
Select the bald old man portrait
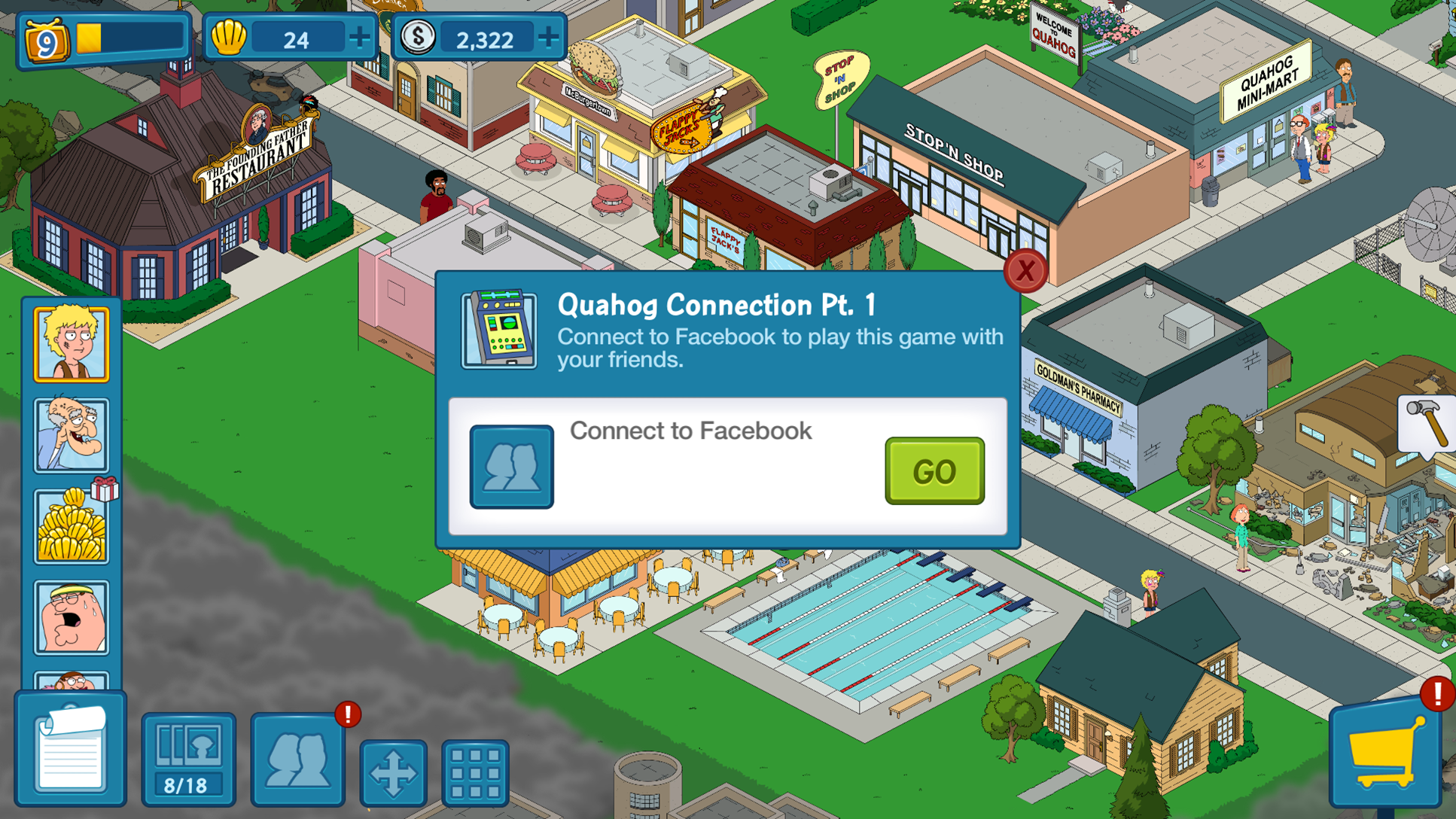(x=72, y=435)
